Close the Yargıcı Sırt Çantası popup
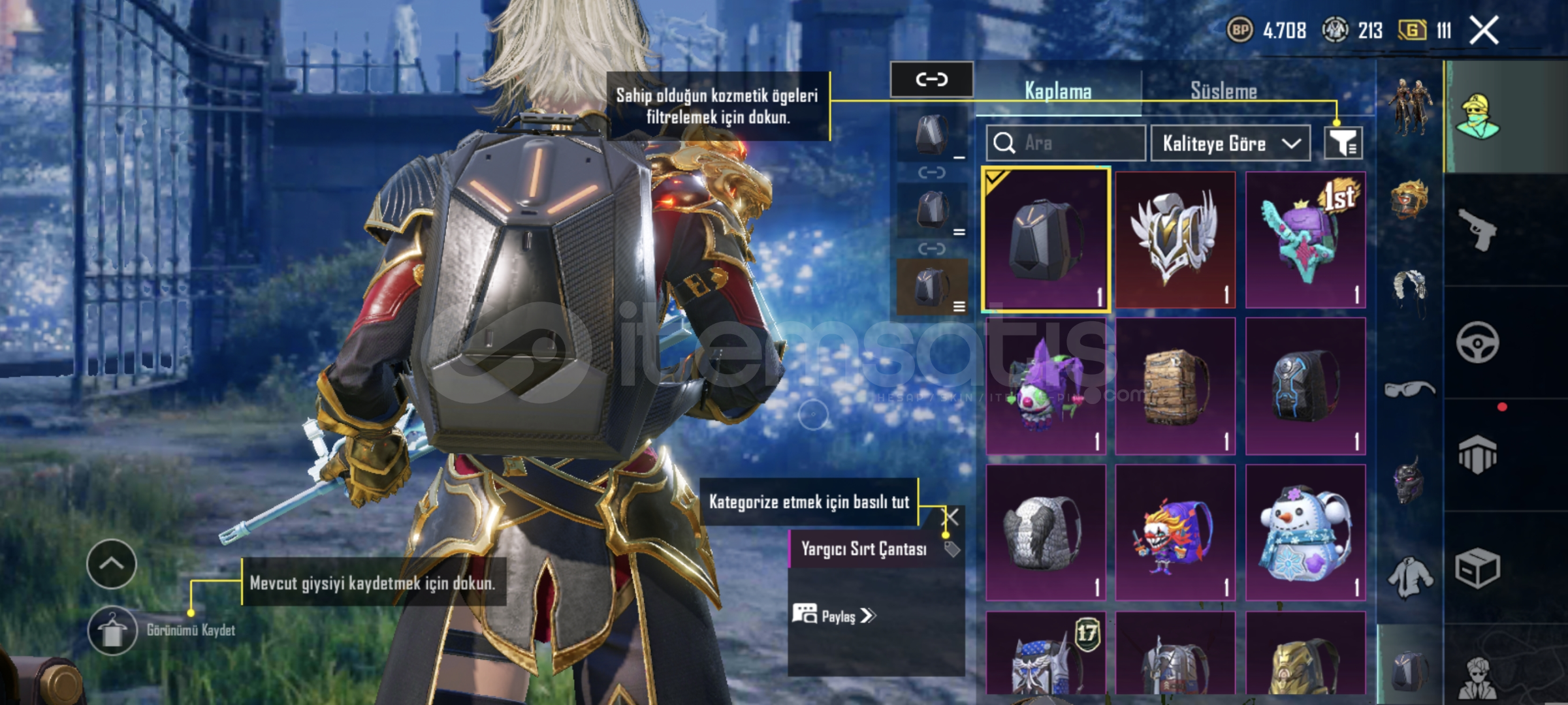Screen dimensions: 1568x705 pyautogui.click(x=952, y=518)
